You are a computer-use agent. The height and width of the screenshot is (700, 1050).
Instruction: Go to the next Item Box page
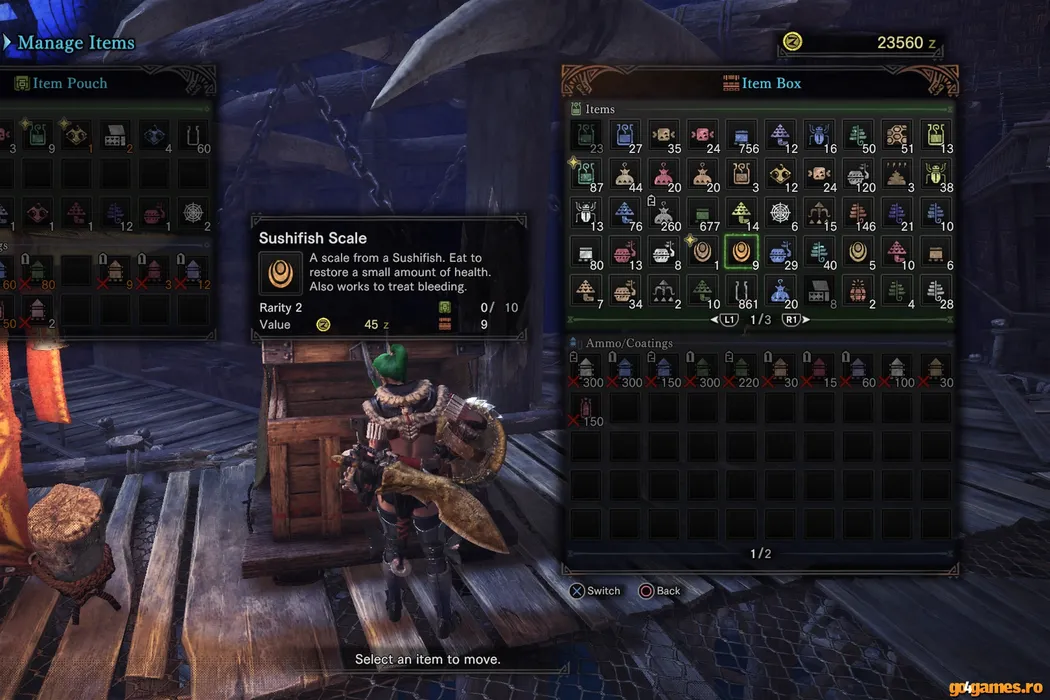pos(791,319)
